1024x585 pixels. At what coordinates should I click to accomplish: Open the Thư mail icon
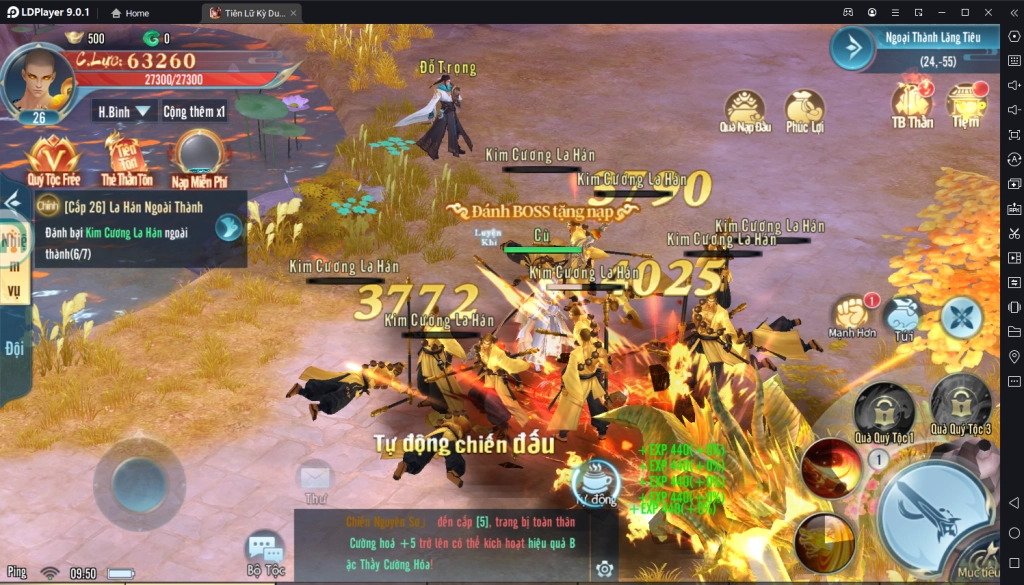(x=316, y=480)
